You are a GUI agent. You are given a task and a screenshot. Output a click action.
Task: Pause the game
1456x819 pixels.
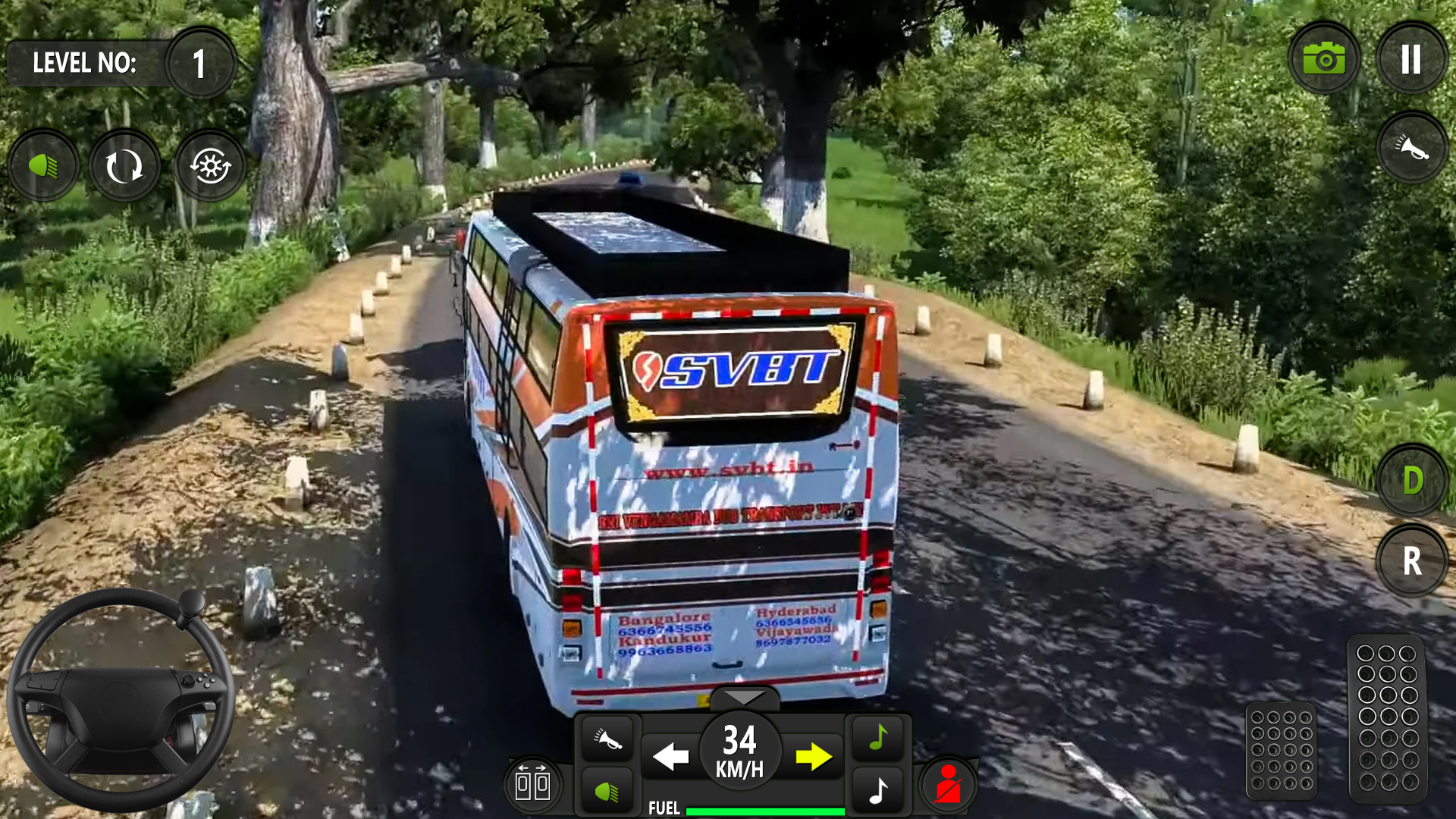pos(1411,59)
